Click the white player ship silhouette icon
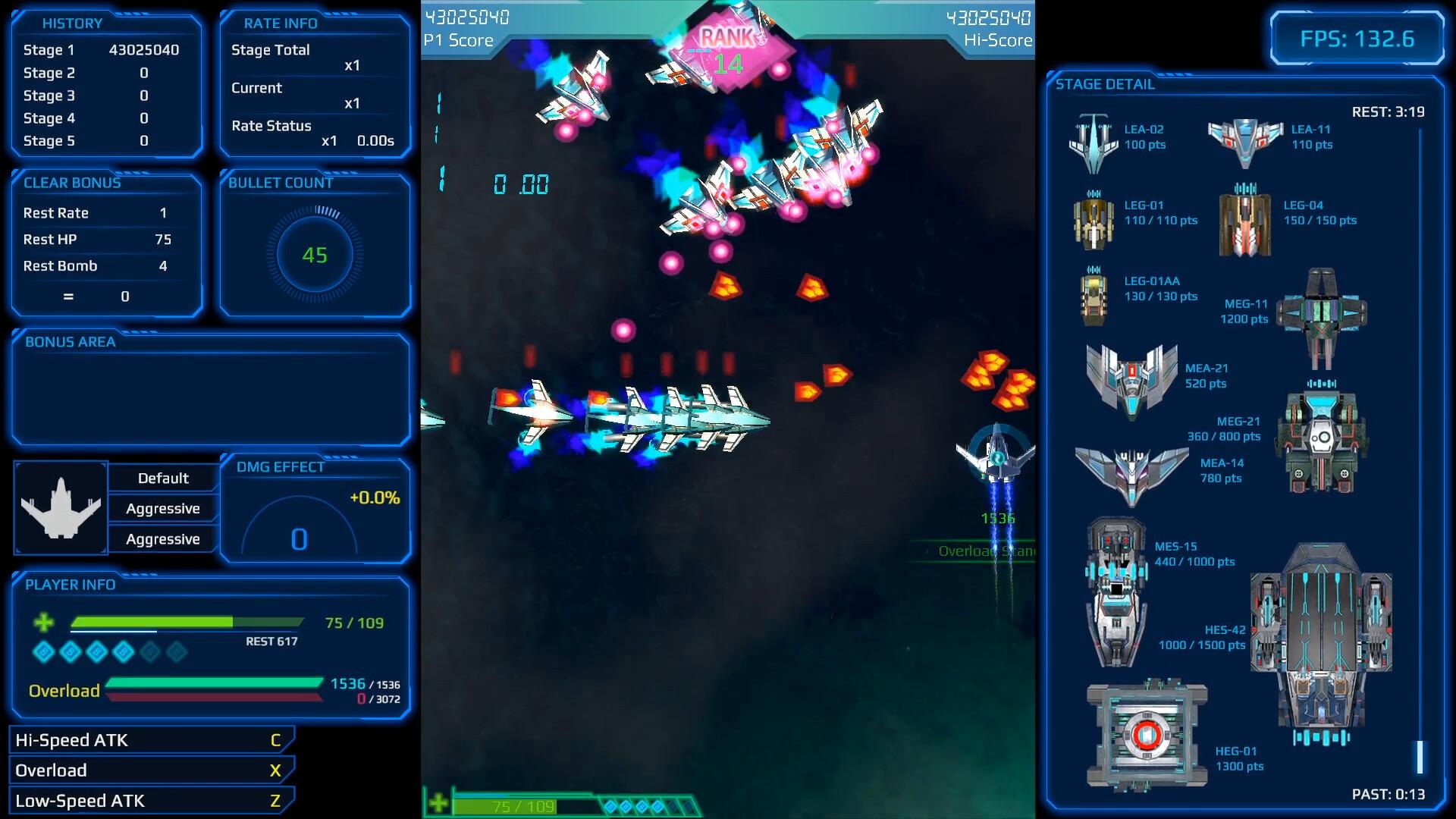 [x=61, y=508]
